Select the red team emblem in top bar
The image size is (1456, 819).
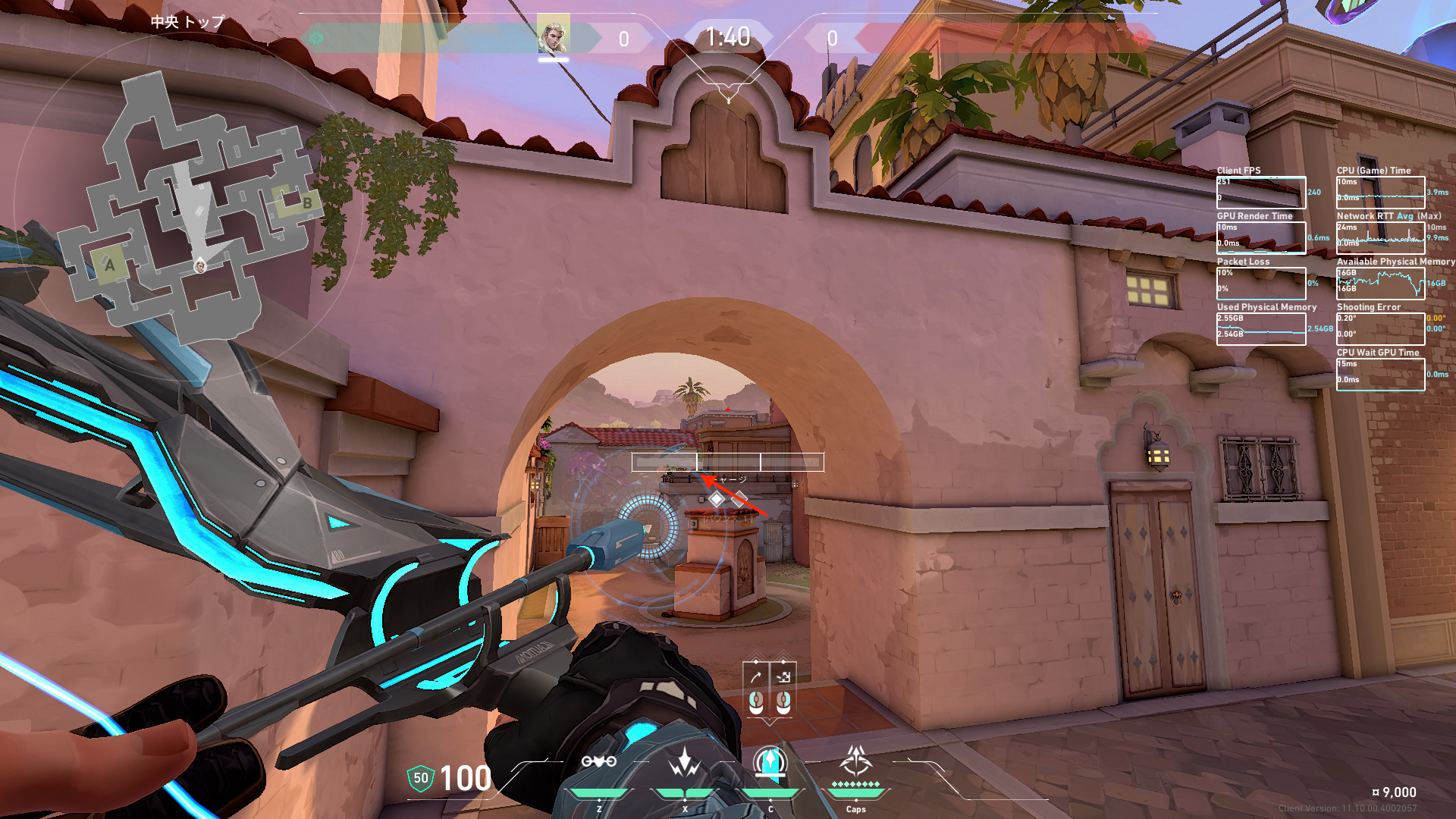(x=1141, y=37)
